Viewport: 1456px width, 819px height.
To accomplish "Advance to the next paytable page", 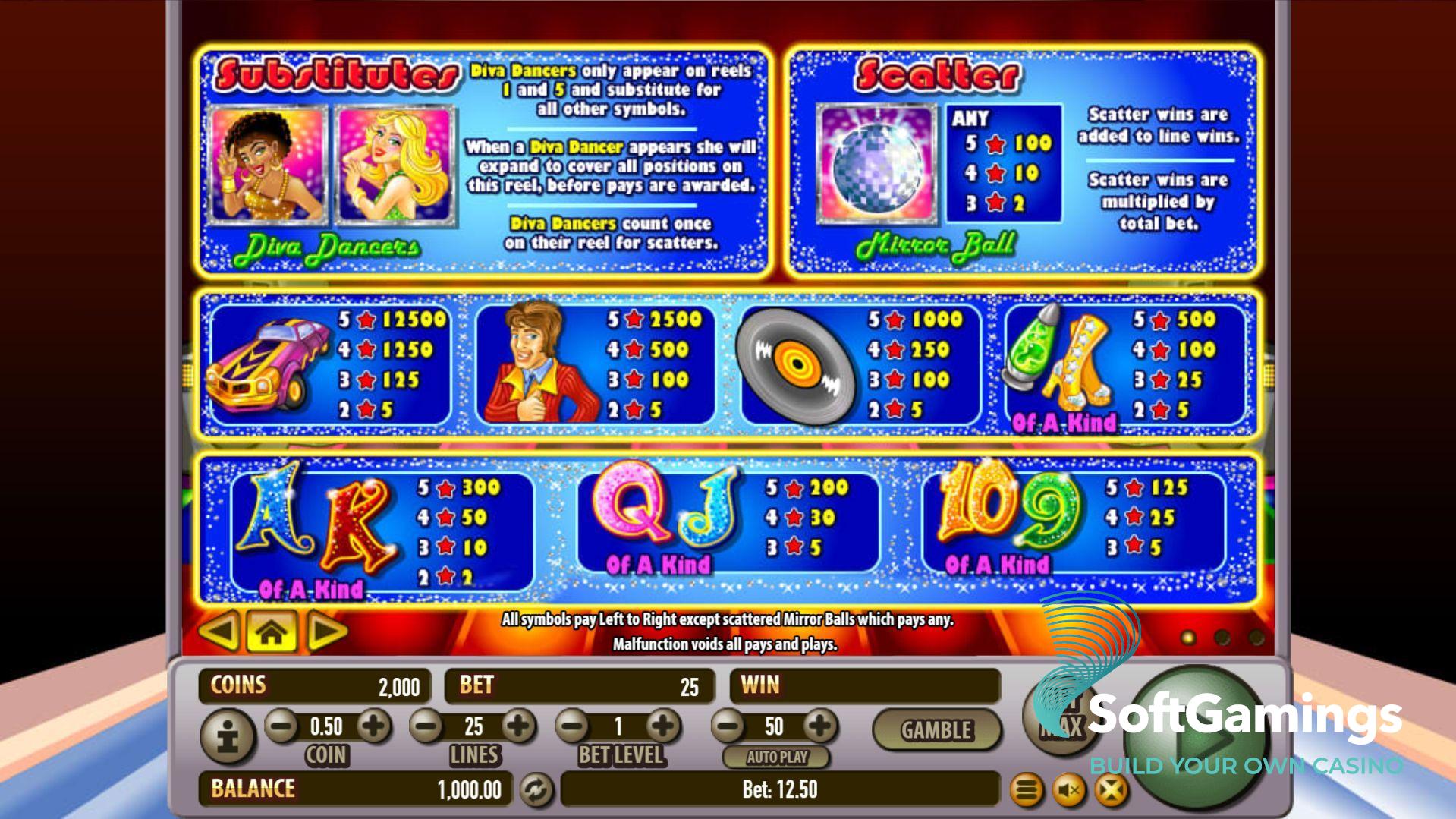I will pos(326,632).
